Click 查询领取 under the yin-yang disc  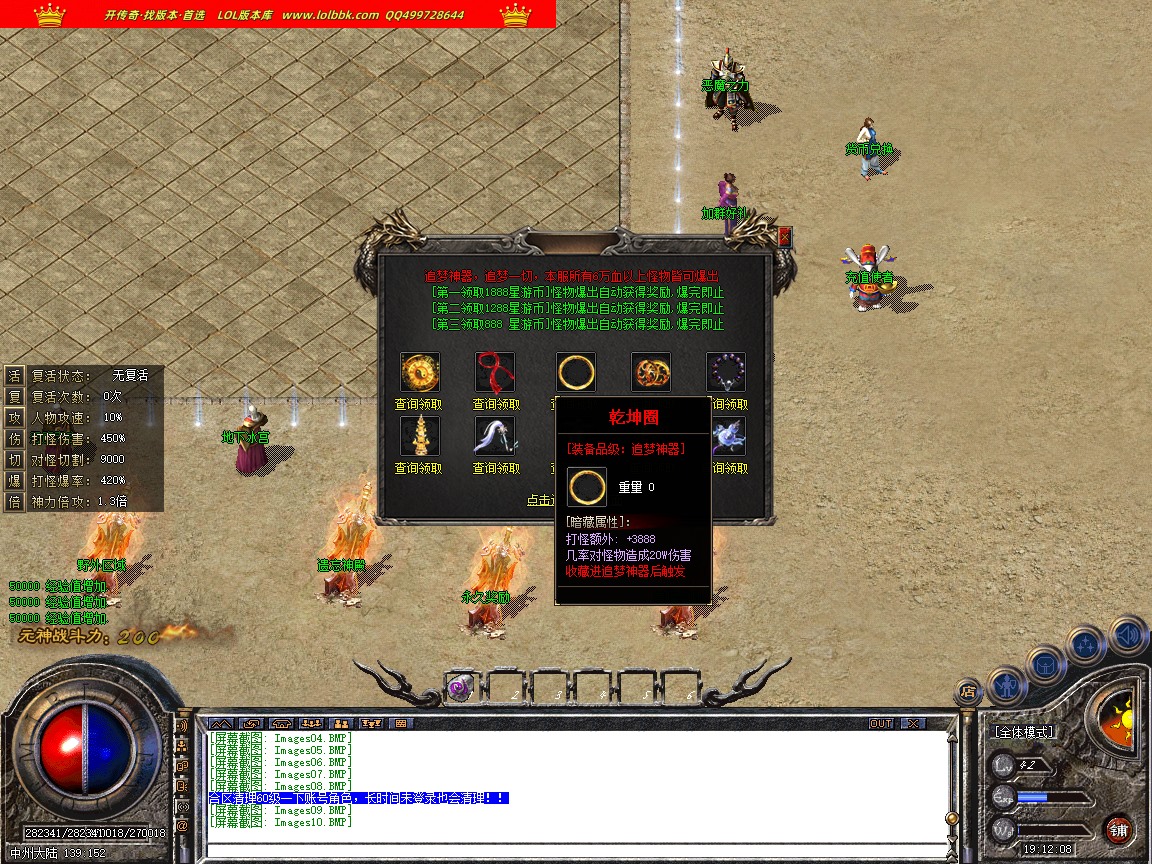(419, 405)
